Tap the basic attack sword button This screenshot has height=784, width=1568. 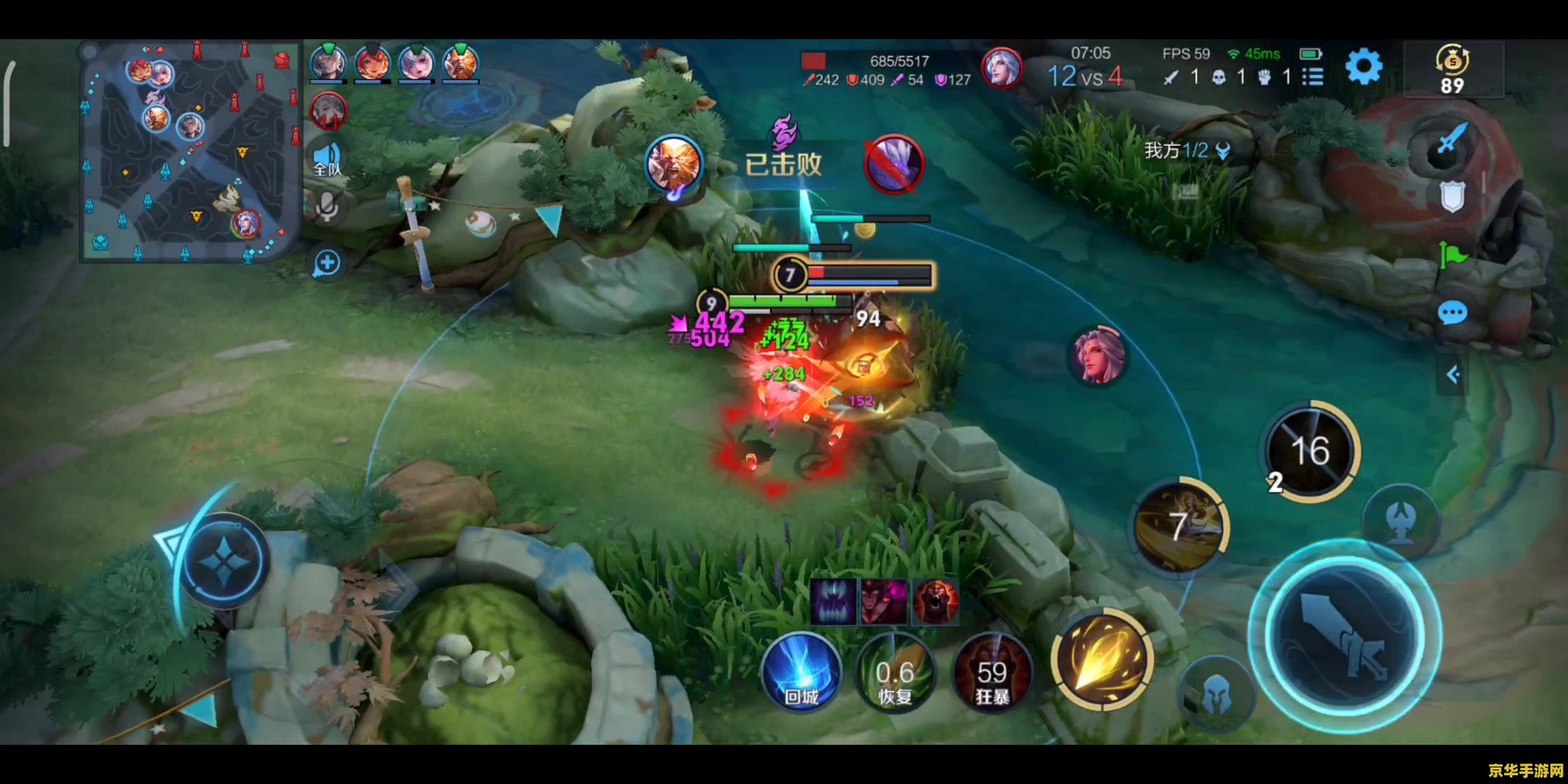point(1344,637)
